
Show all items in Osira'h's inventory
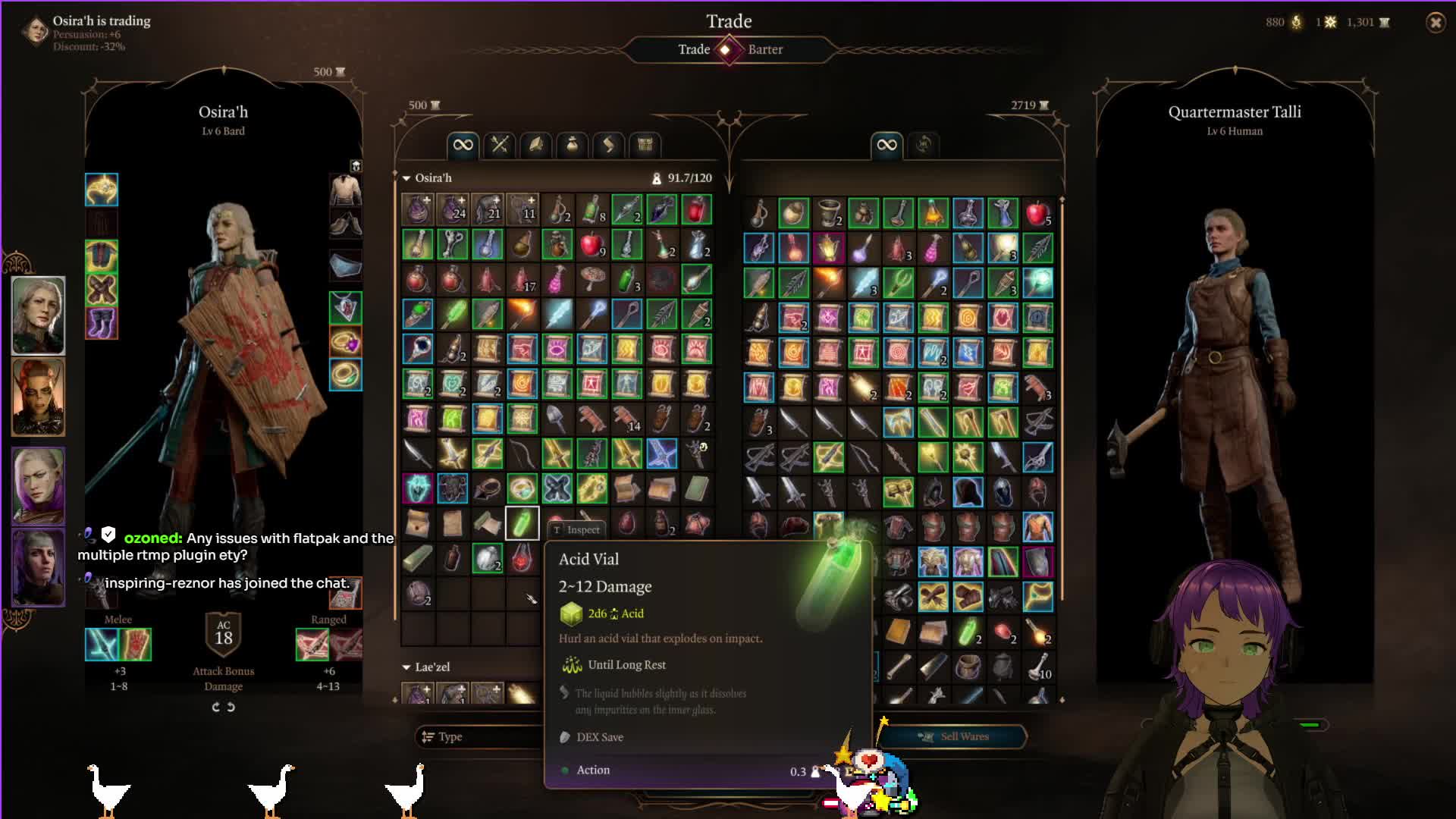tap(463, 144)
